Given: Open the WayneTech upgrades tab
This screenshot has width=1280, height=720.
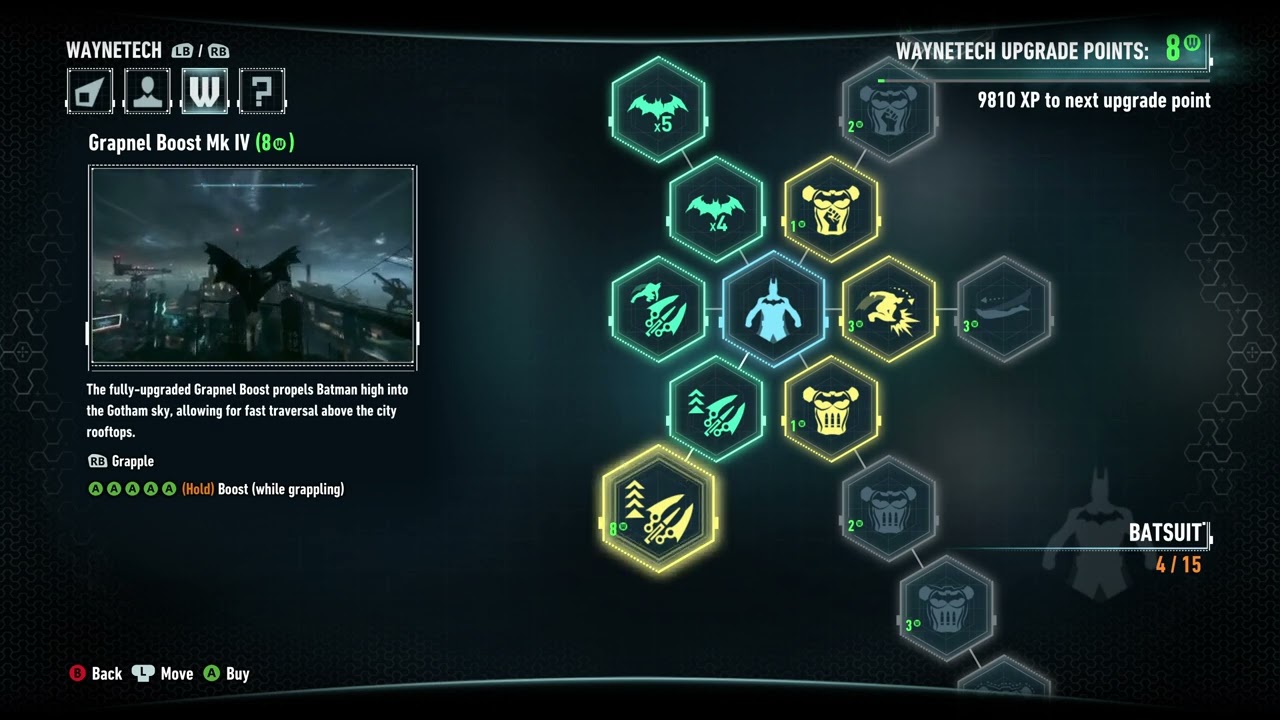Looking at the screenshot, I should (x=204, y=91).
